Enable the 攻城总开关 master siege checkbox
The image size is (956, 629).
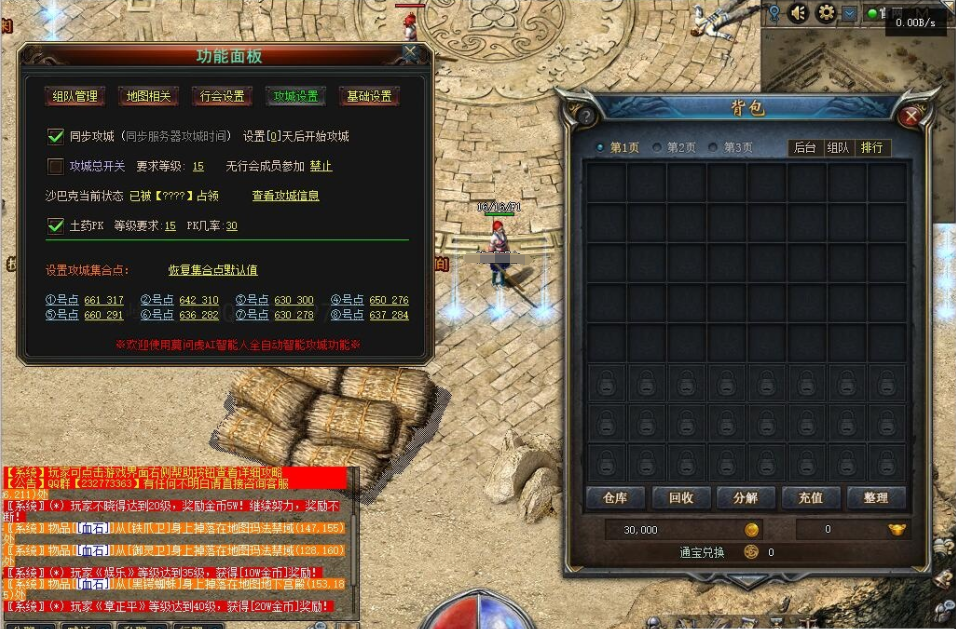56,166
